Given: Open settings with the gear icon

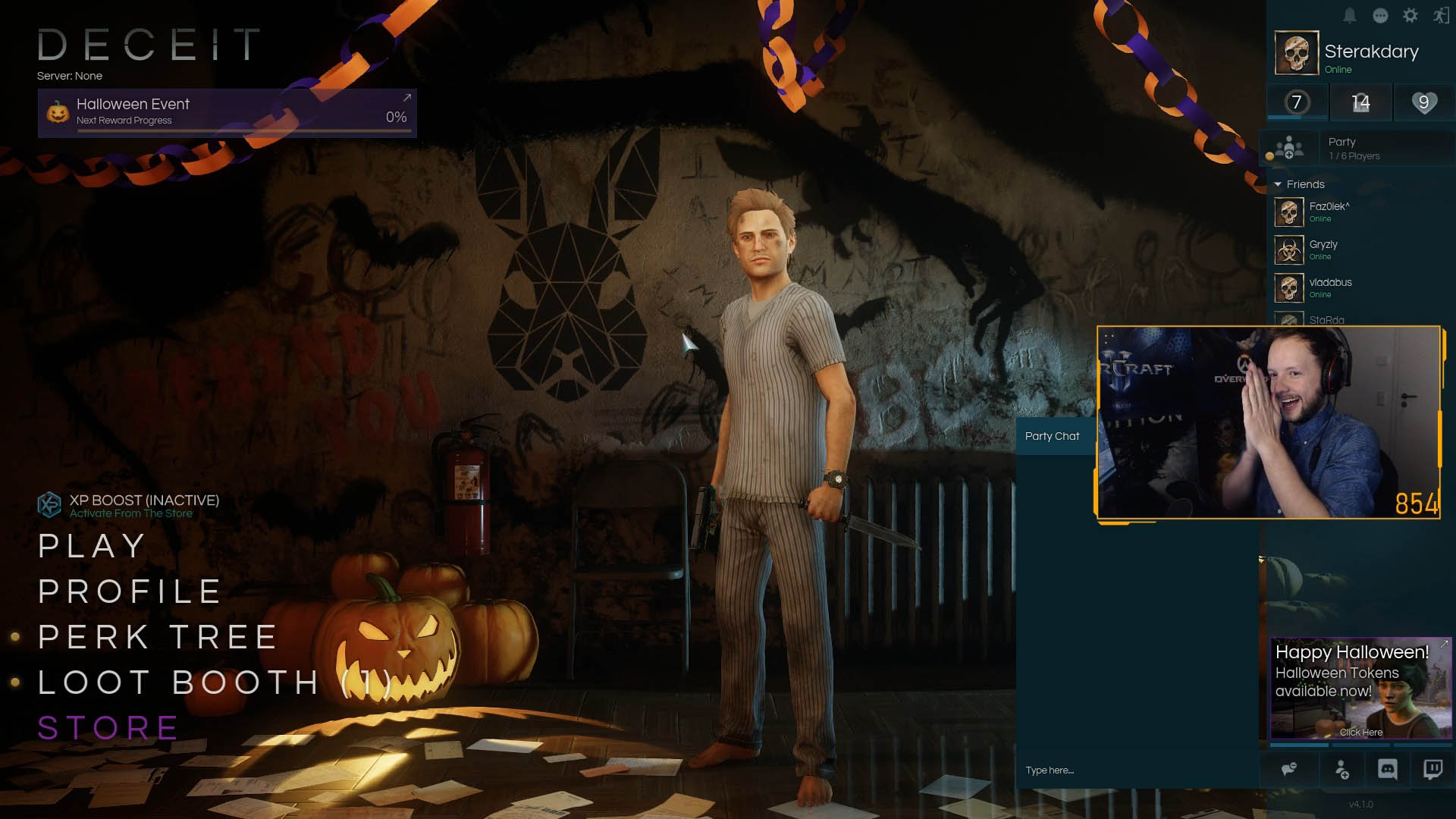Looking at the screenshot, I should [x=1410, y=16].
